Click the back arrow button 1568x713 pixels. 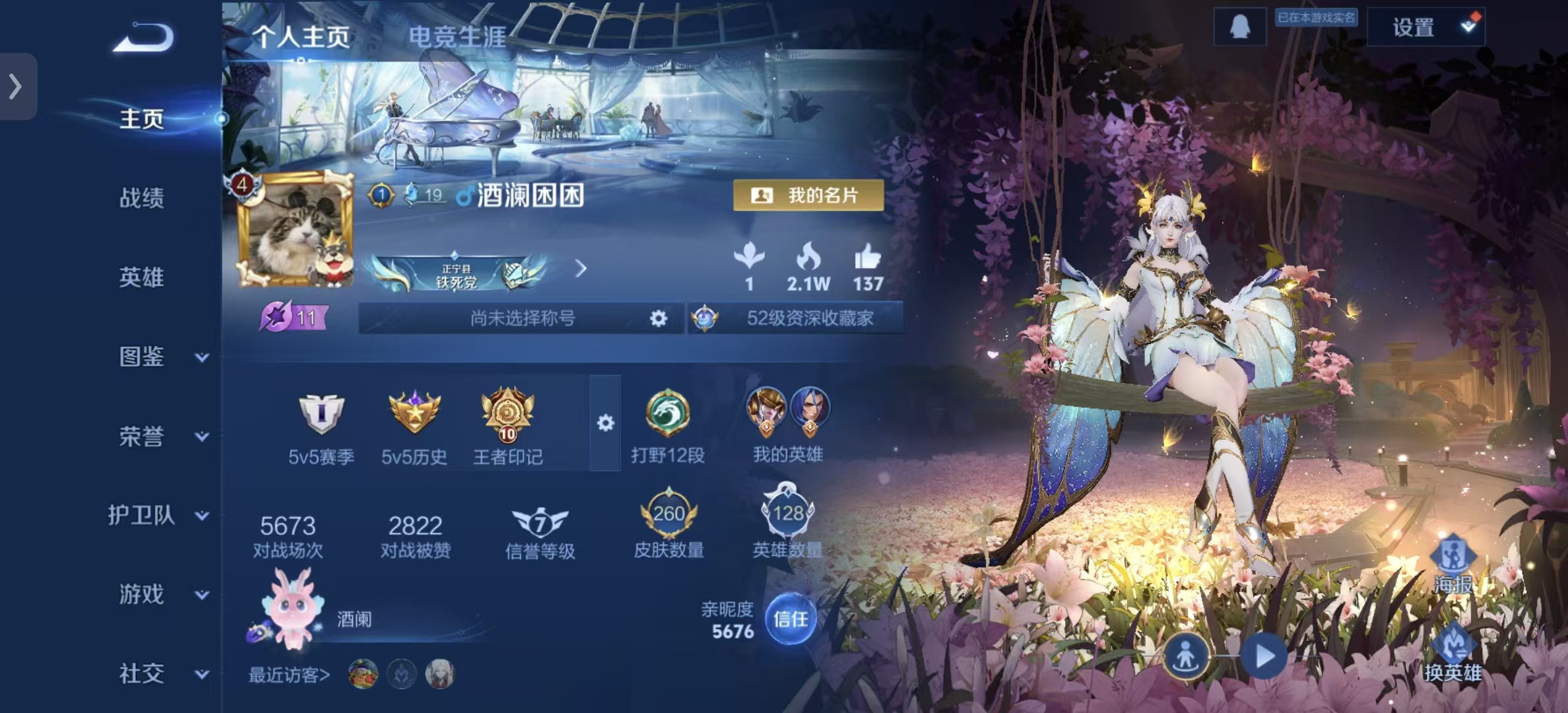pos(144,37)
